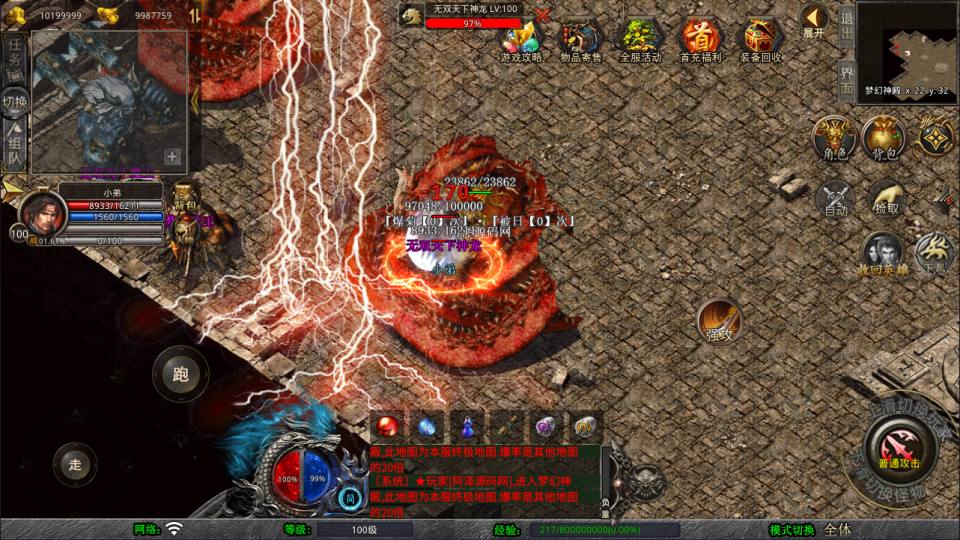Image resolution: width=960 pixels, height=540 pixels.
Task: Tap the 跑 run button
Action: (x=180, y=375)
